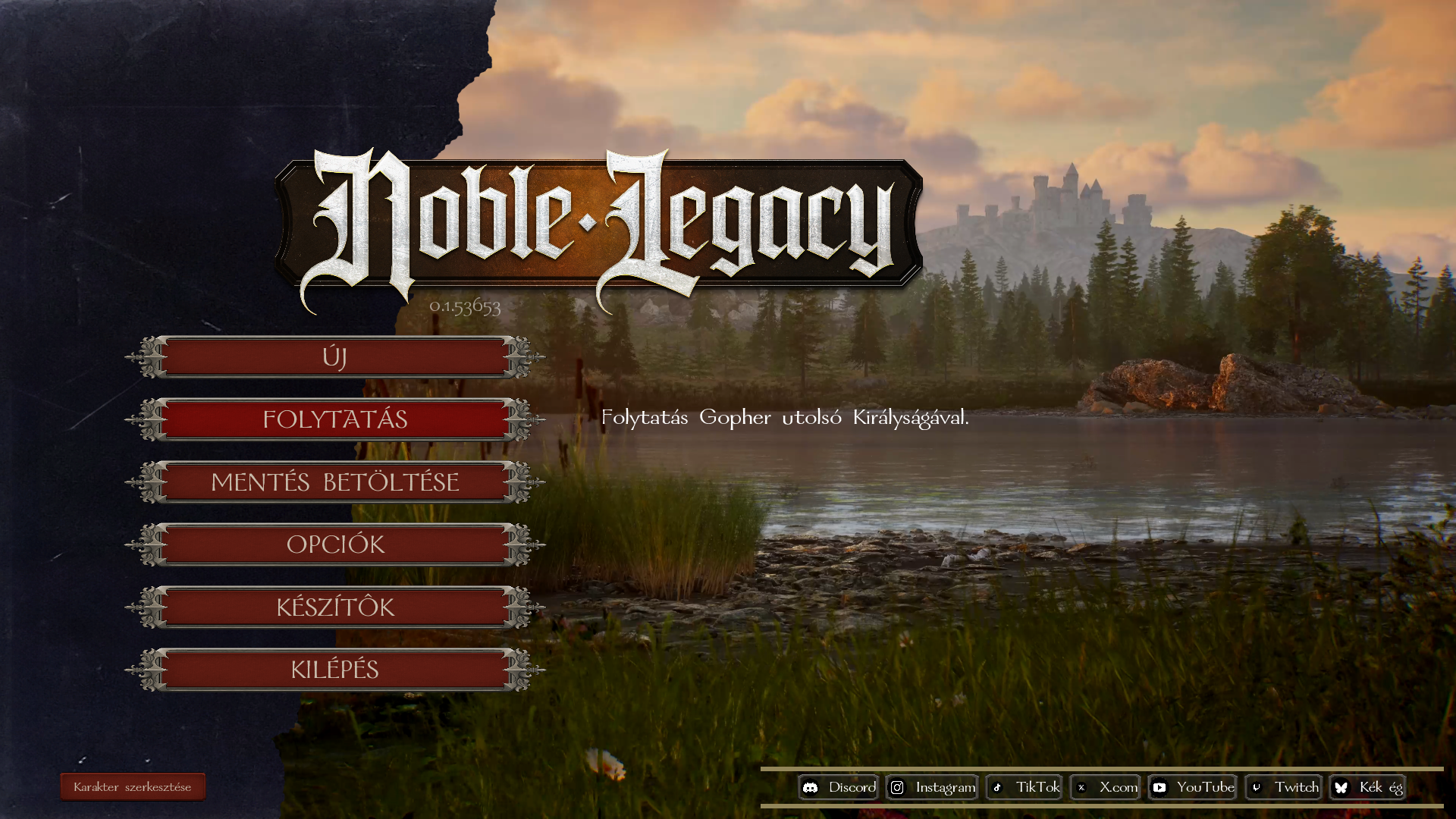Screen dimensions: 1456x819
Task: Open the Kék ég Bluesky link
Action: 1368,787
